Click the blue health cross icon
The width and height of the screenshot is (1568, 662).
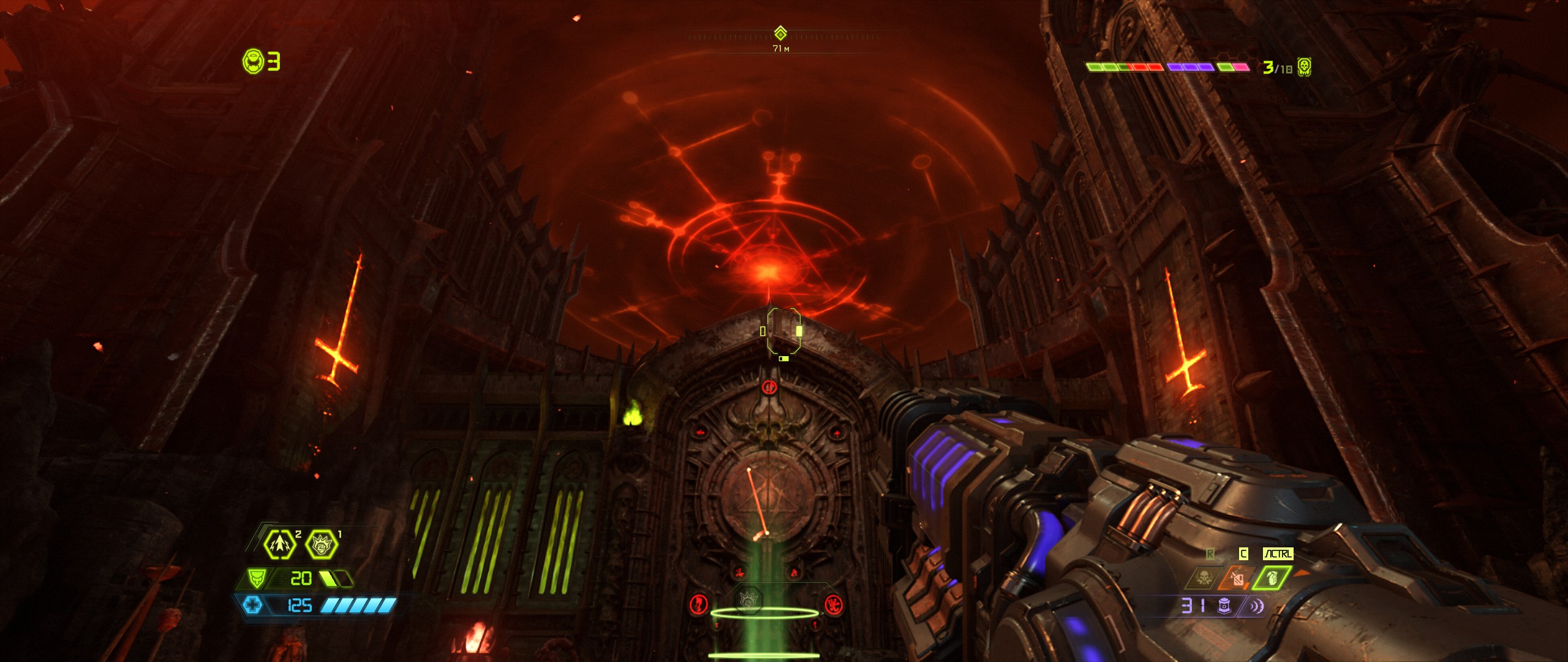point(252,606)
